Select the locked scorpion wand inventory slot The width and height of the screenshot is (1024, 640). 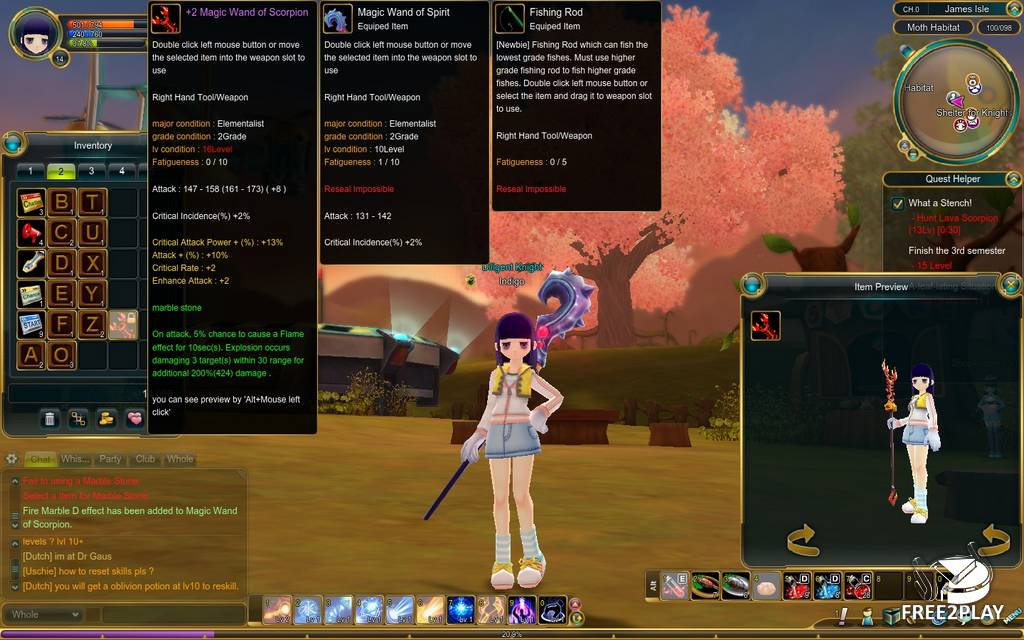122,324
